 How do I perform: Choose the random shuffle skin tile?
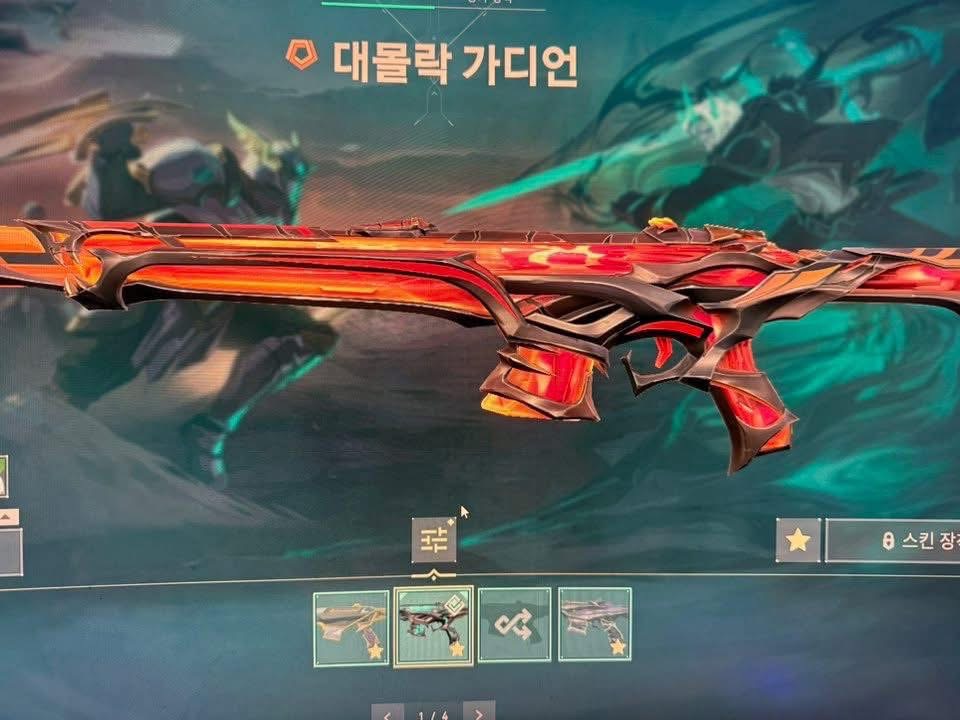point(514,627)
